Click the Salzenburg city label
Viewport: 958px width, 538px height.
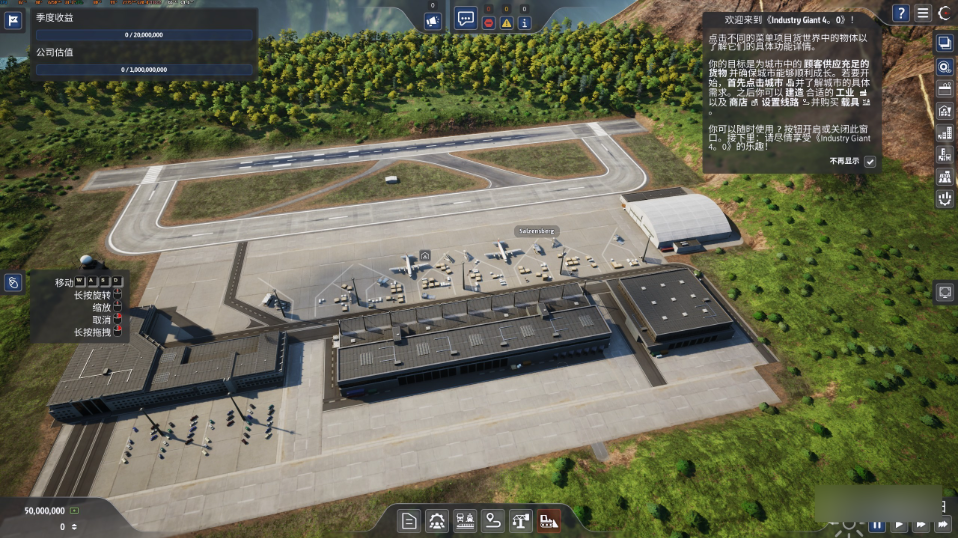[536, 231]
